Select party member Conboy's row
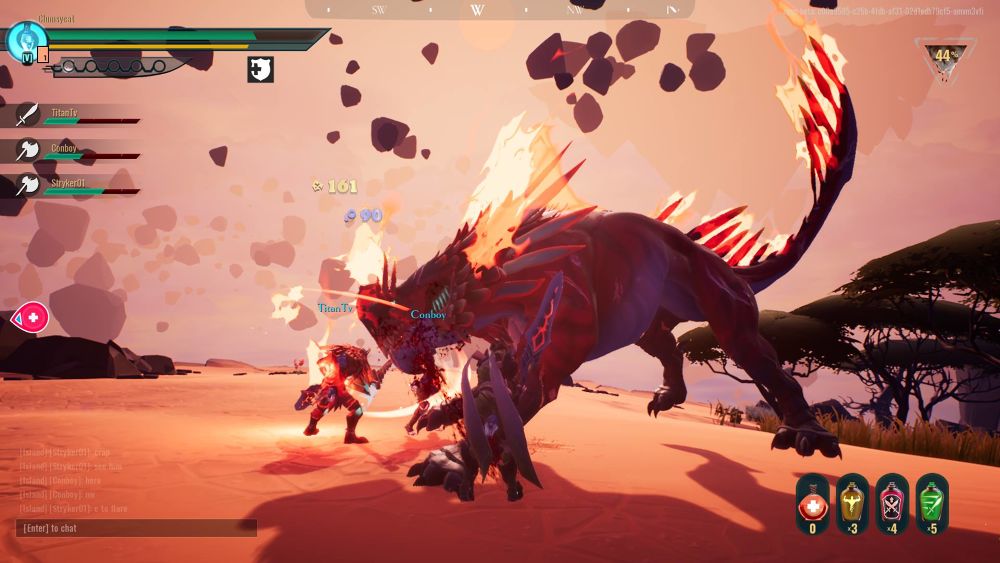1000x563 pixels. pos(75,151)
